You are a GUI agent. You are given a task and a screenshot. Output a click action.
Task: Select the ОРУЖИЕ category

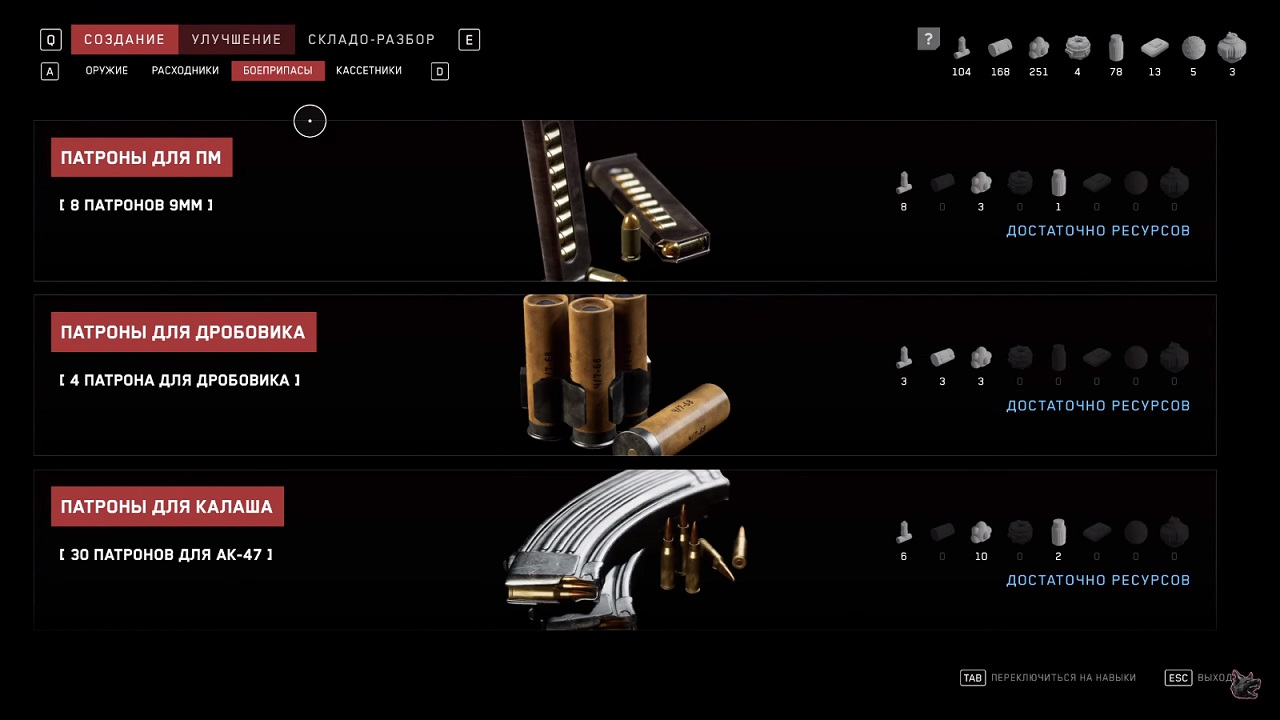[x=106, y=70]
